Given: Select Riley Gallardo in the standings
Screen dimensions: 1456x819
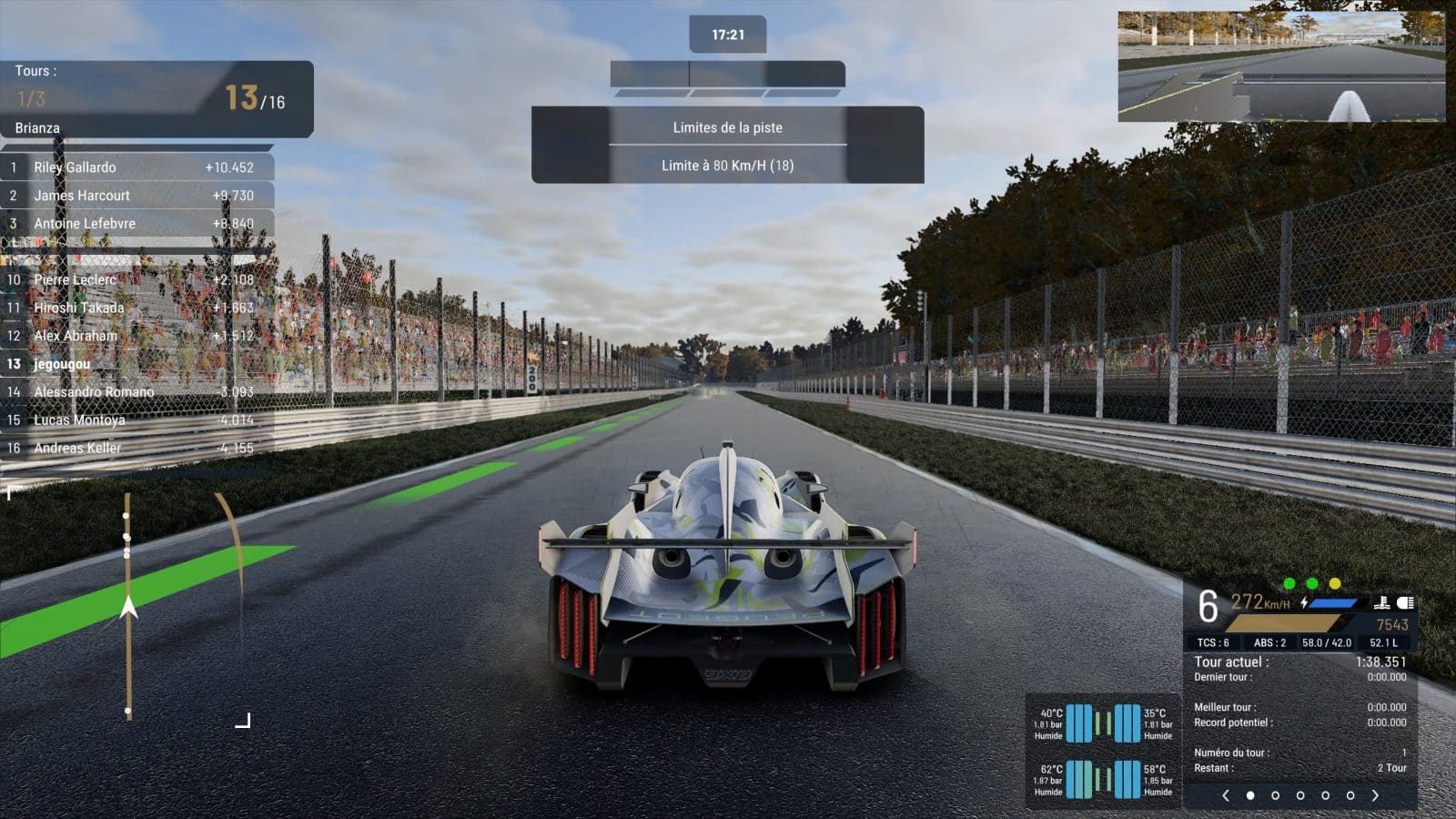Looking at the screenshot, I should [x=136, y=167].
